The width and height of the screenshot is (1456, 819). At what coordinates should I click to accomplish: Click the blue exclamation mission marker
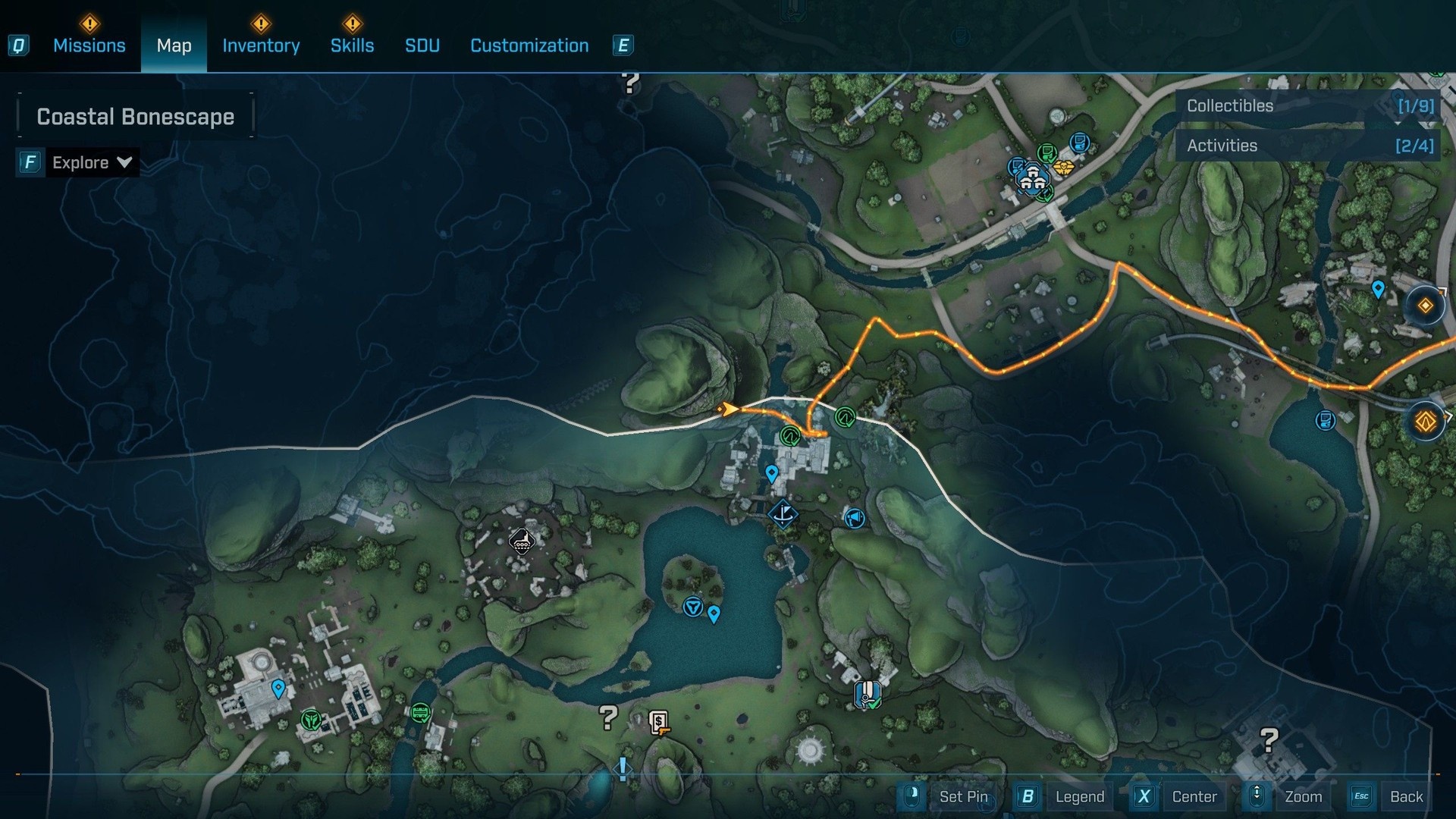pos(623,769)
